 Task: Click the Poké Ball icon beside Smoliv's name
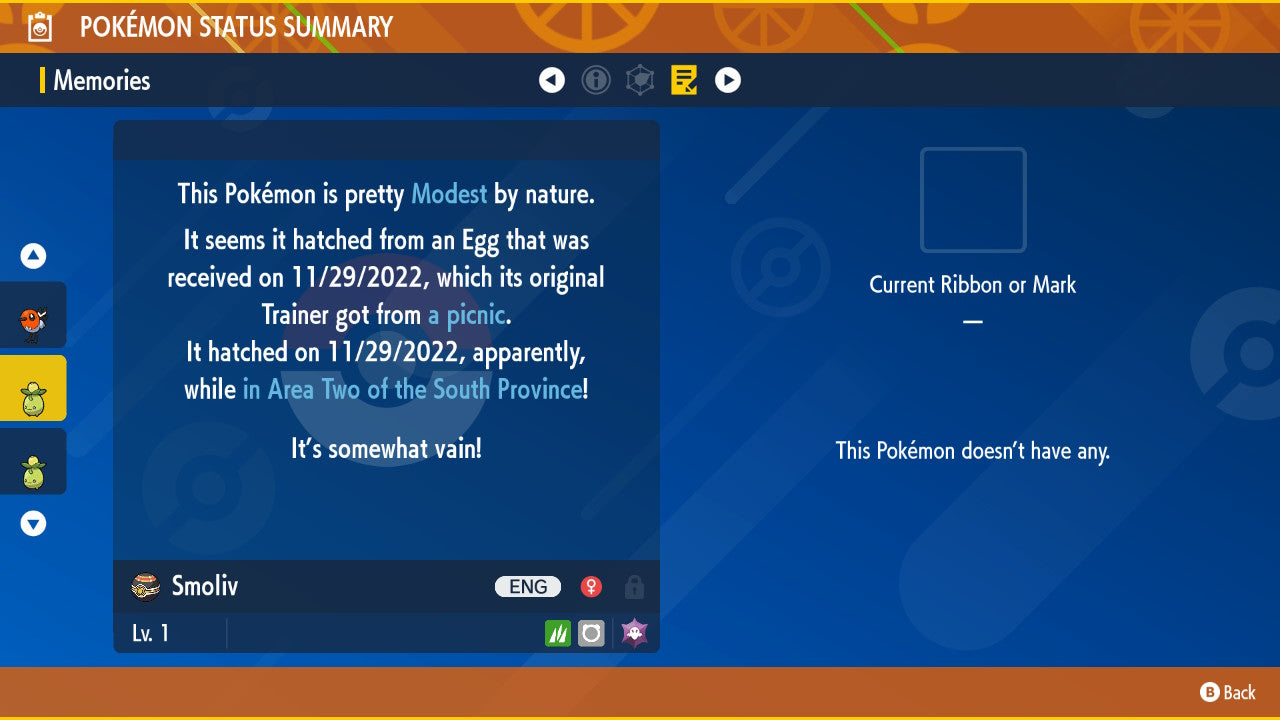141,586
